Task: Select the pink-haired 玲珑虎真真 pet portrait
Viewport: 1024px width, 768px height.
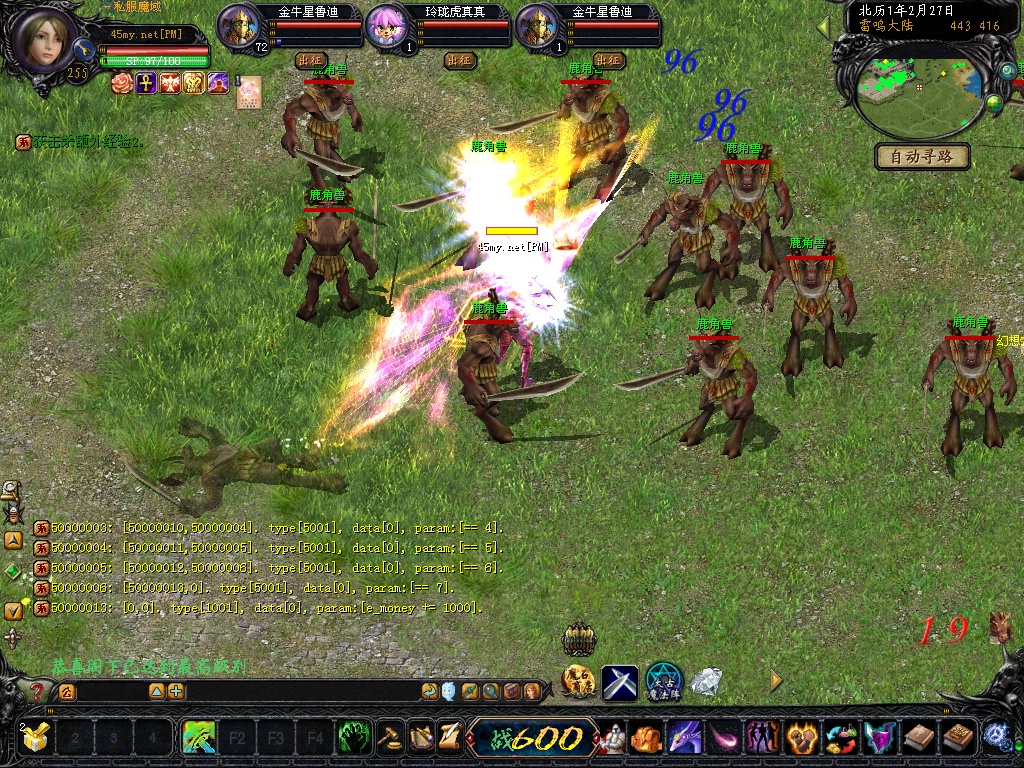Action: (388, 24)
